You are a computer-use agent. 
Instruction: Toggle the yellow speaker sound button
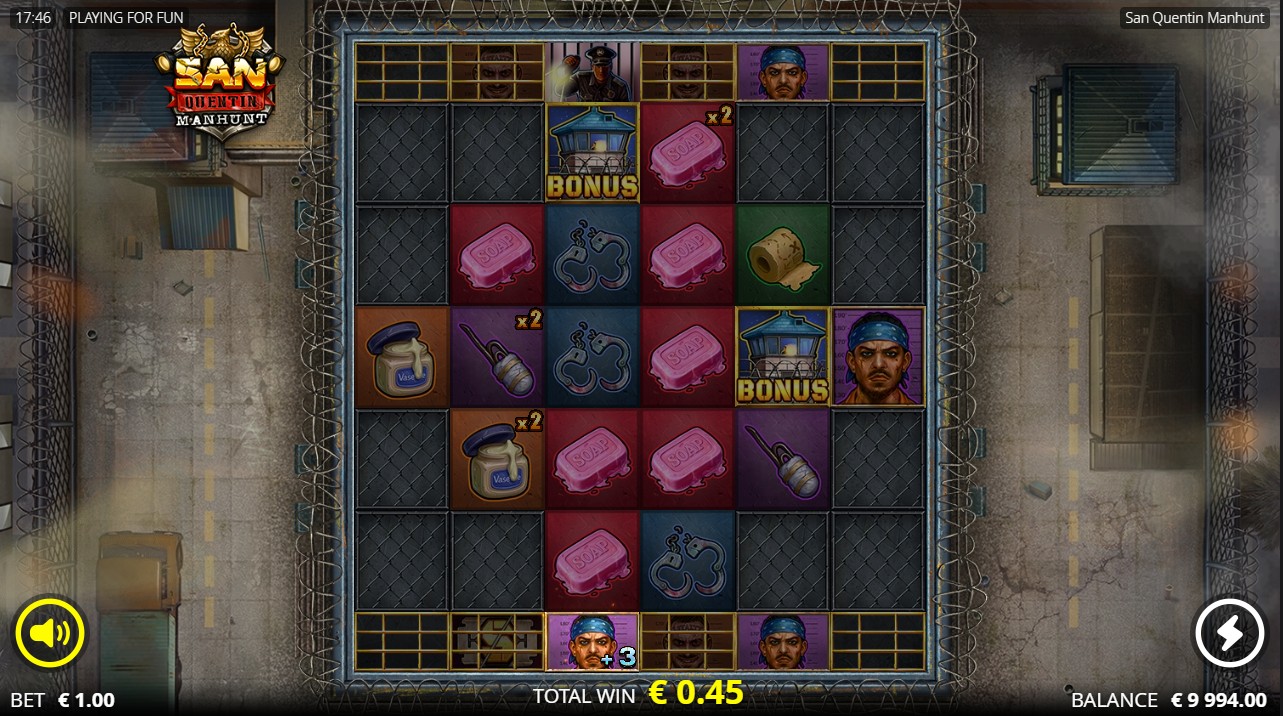(x=50, y=632)
